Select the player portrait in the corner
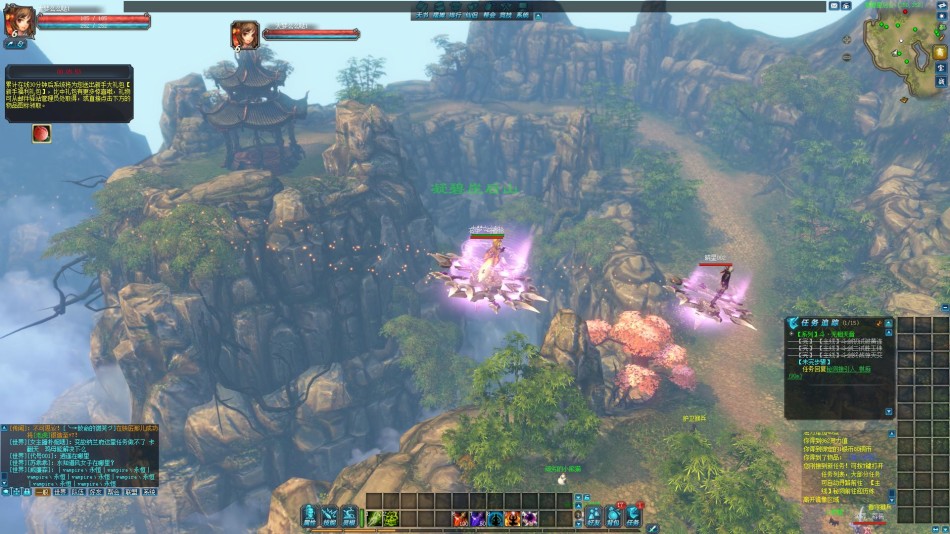This screenshot has width=950, height=534. (x=17, y=22)
